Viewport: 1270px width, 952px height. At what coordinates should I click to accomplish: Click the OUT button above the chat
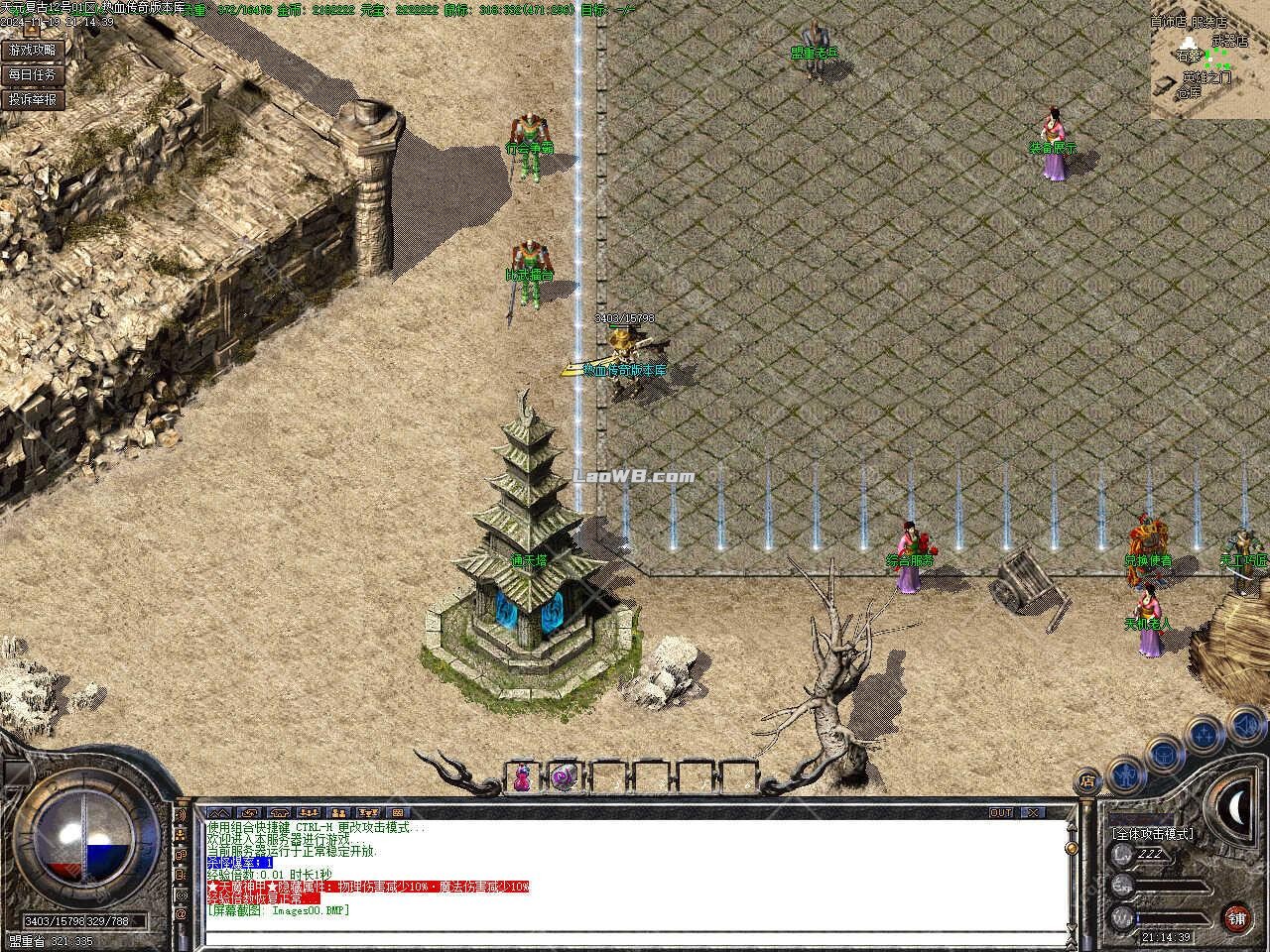tap(1002, 812)
